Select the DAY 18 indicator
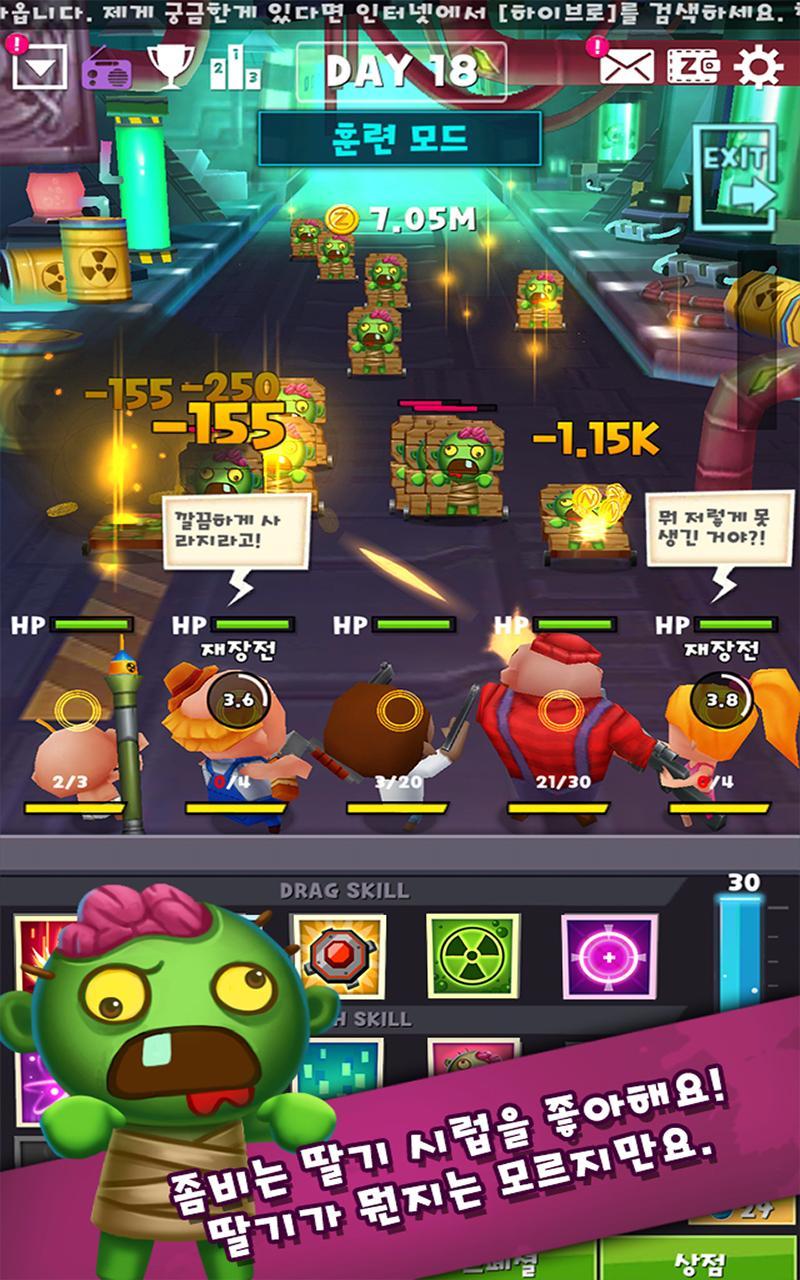Viewport: 800px width, 1280px height. [401, 71]
